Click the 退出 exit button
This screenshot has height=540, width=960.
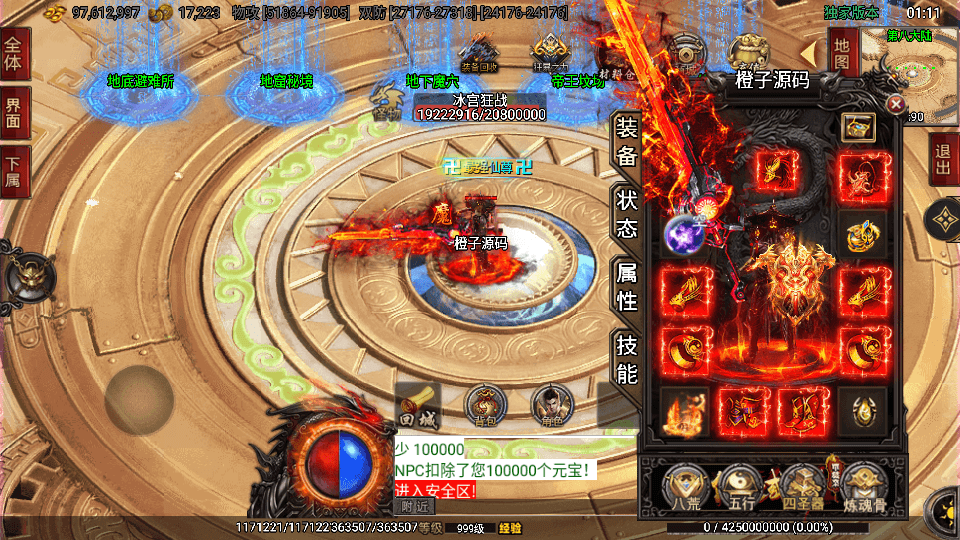pyautogui.click(x=943, y=160)
